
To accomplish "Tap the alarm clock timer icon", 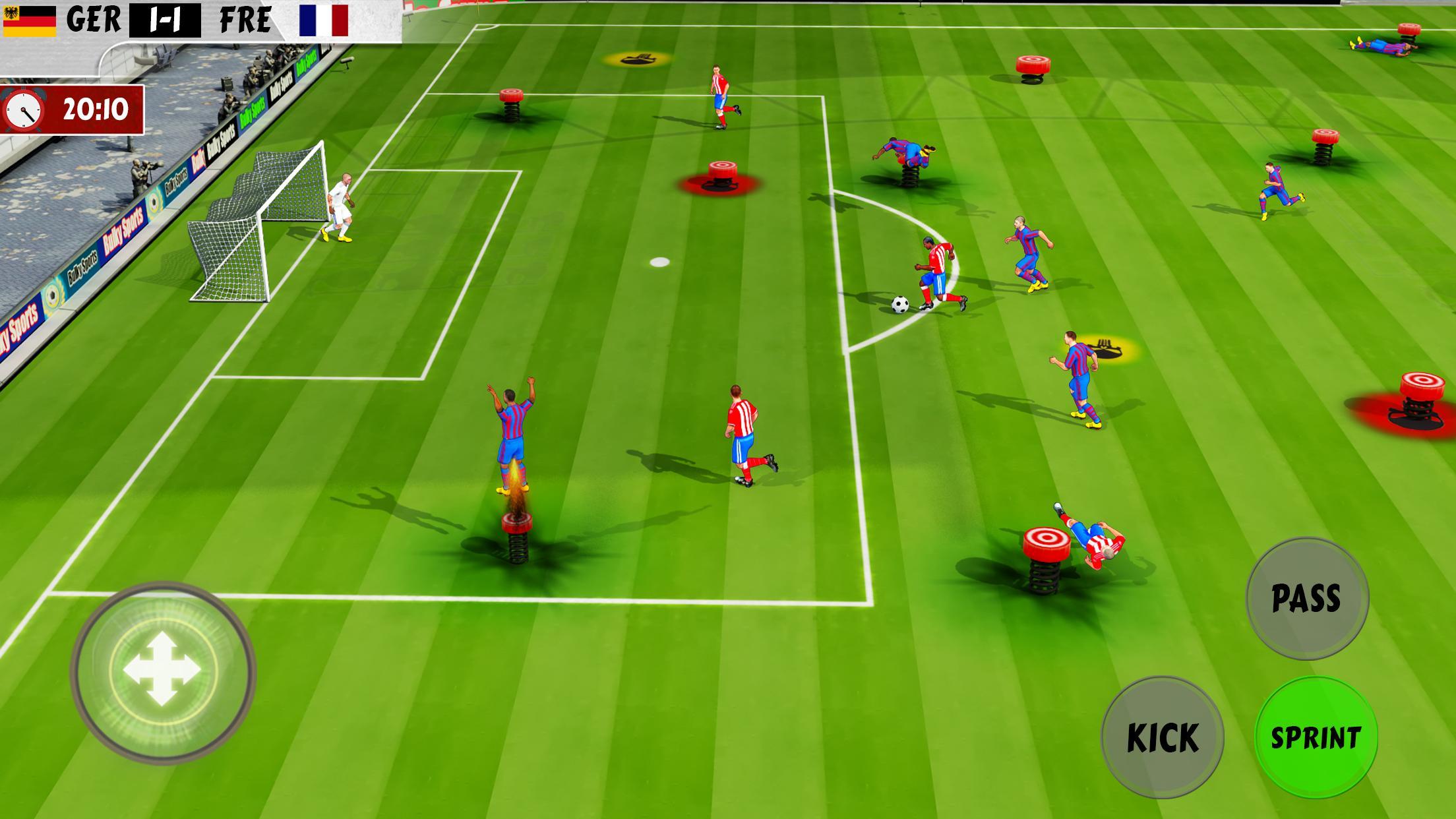I will pos(24,110).
